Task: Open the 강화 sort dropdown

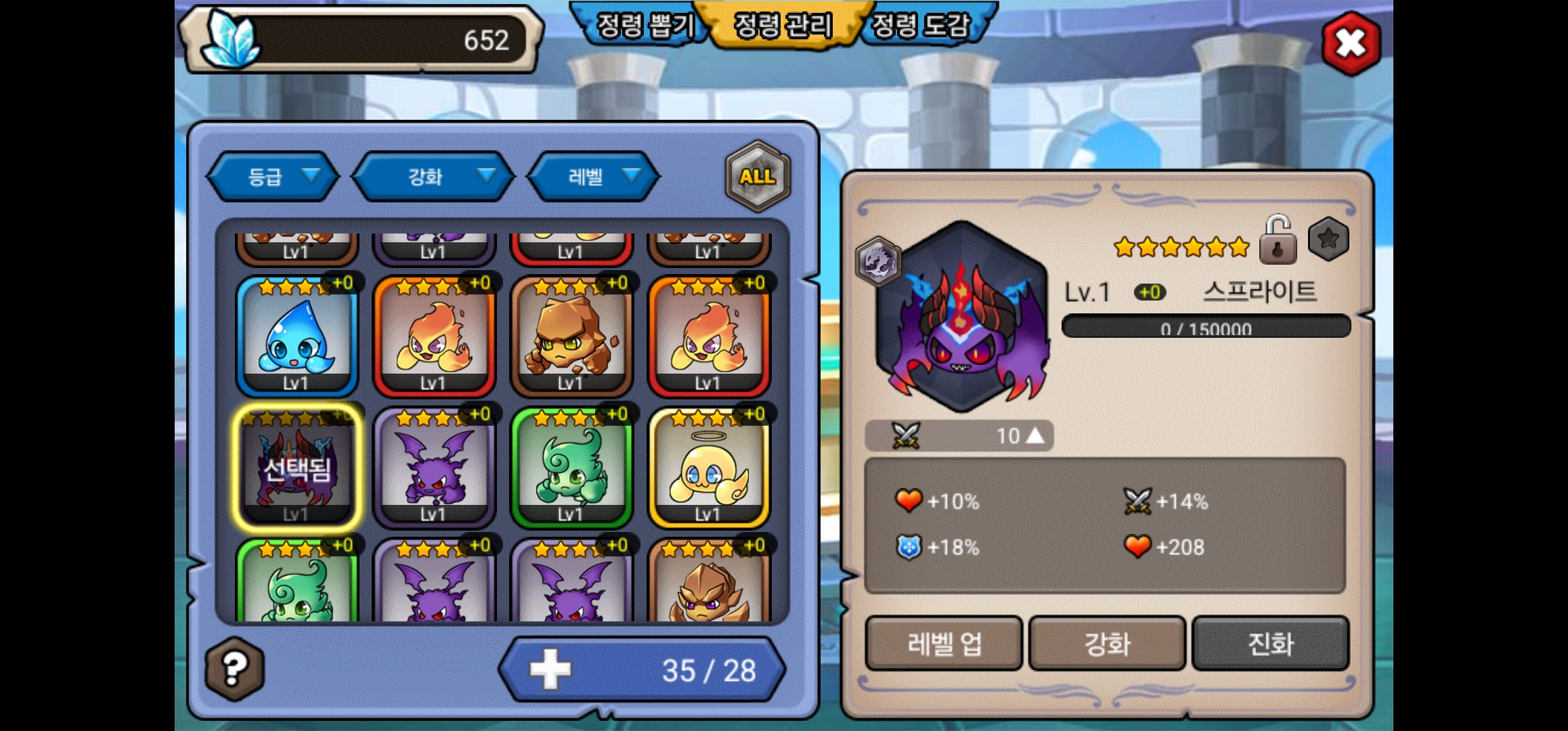Action: coord(433,177)
